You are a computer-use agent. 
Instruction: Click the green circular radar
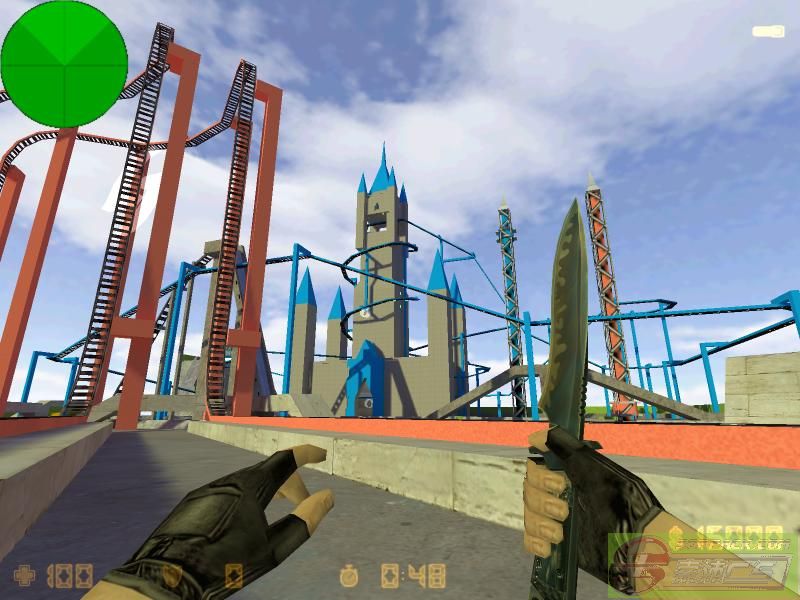click(64, 64)
